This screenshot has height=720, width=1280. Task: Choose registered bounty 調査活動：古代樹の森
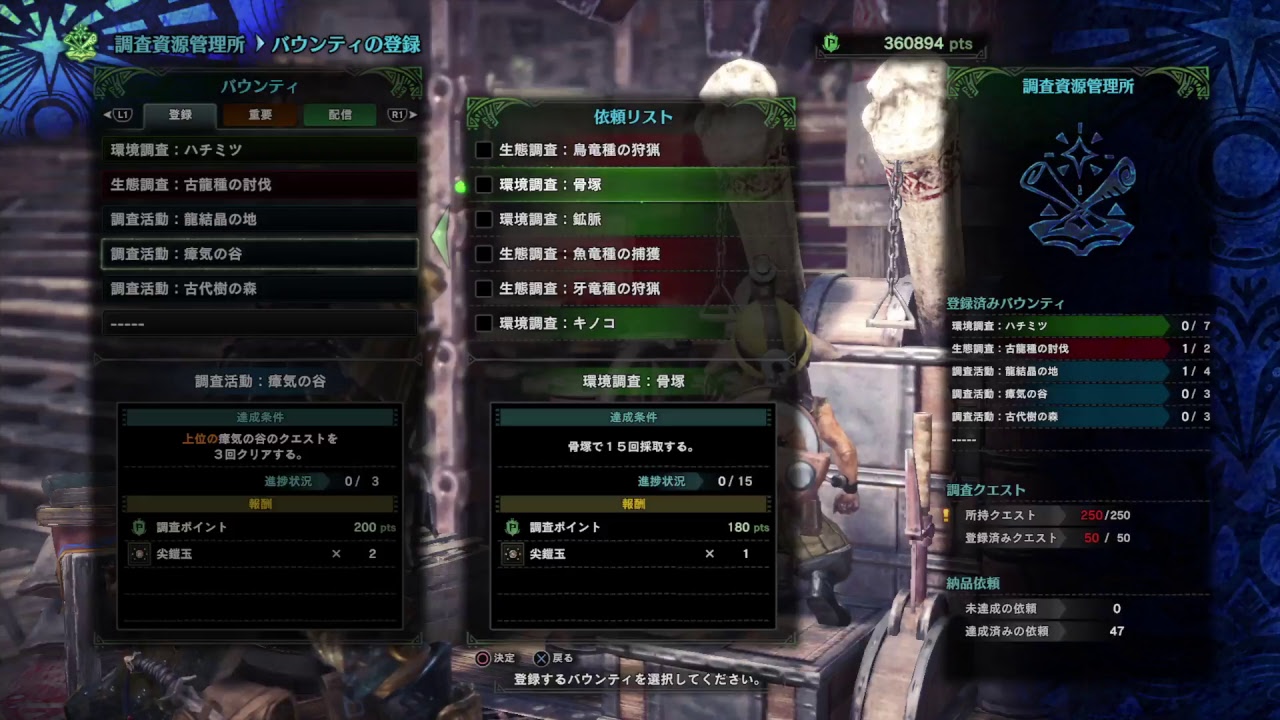pyautogui.click(x=260, y=289)
